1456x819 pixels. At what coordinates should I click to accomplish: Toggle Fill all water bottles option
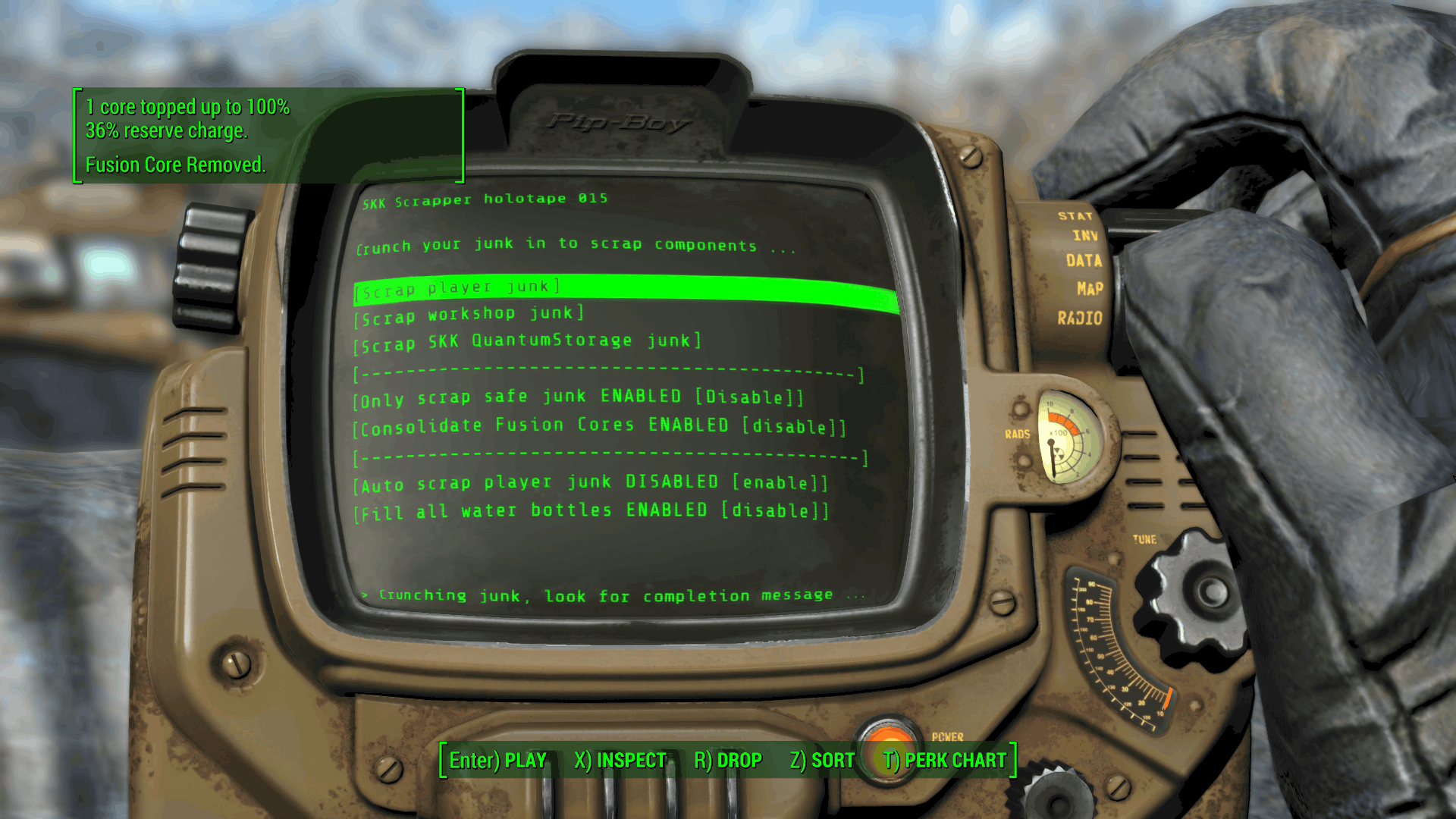[x=592, y=511]
